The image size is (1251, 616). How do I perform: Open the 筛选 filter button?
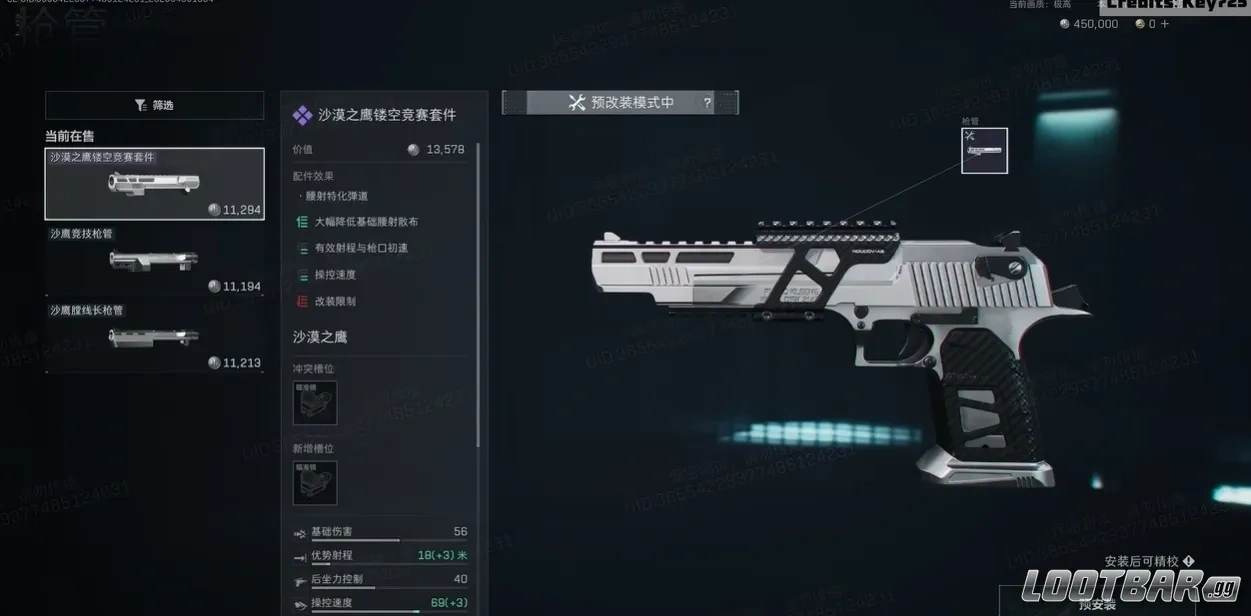tap(154, 105)
